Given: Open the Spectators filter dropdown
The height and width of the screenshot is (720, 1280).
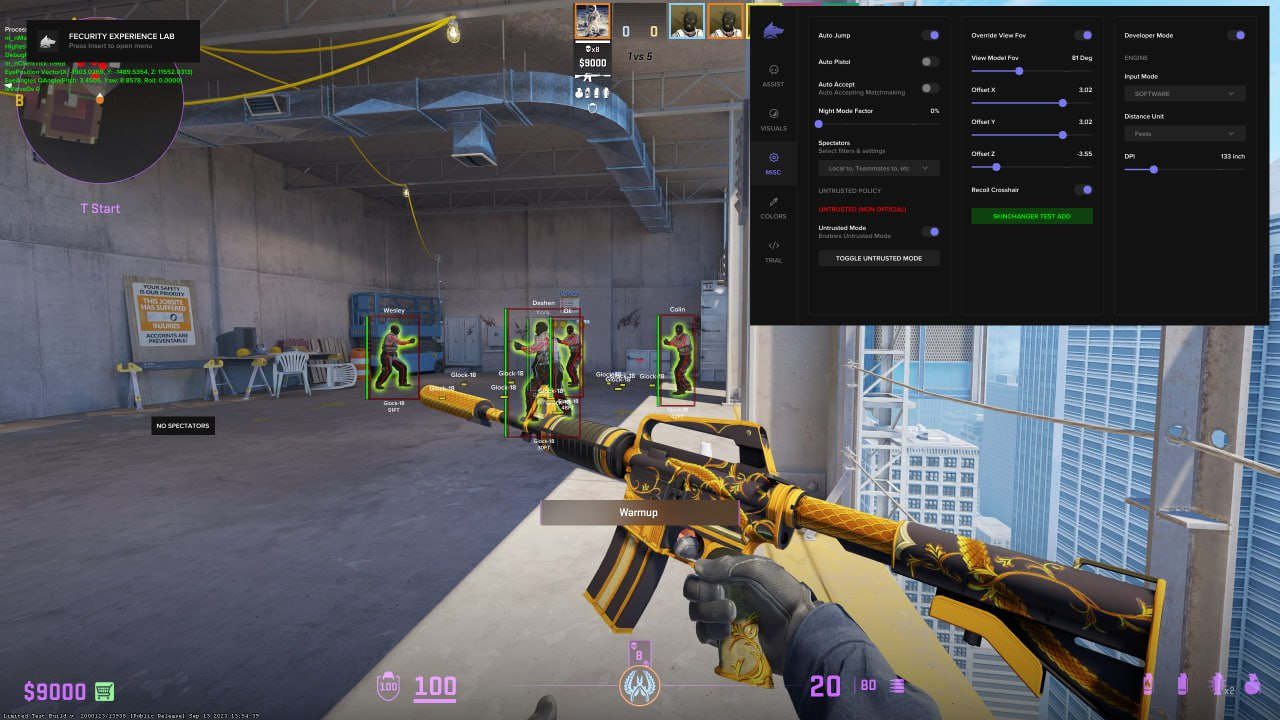Looking at the screenshot, I should (878, 168).
